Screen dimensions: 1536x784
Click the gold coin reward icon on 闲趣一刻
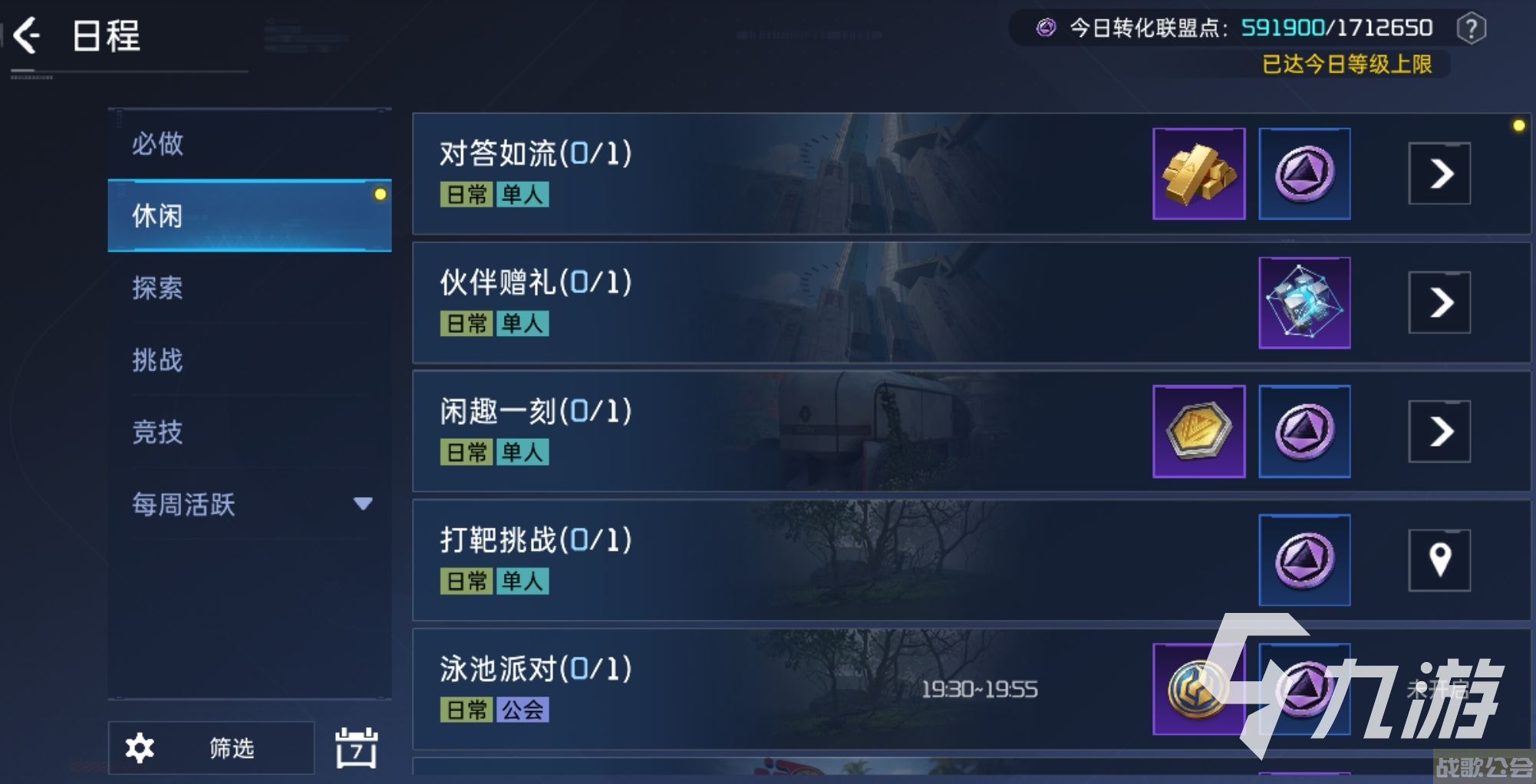(1198, 431)
